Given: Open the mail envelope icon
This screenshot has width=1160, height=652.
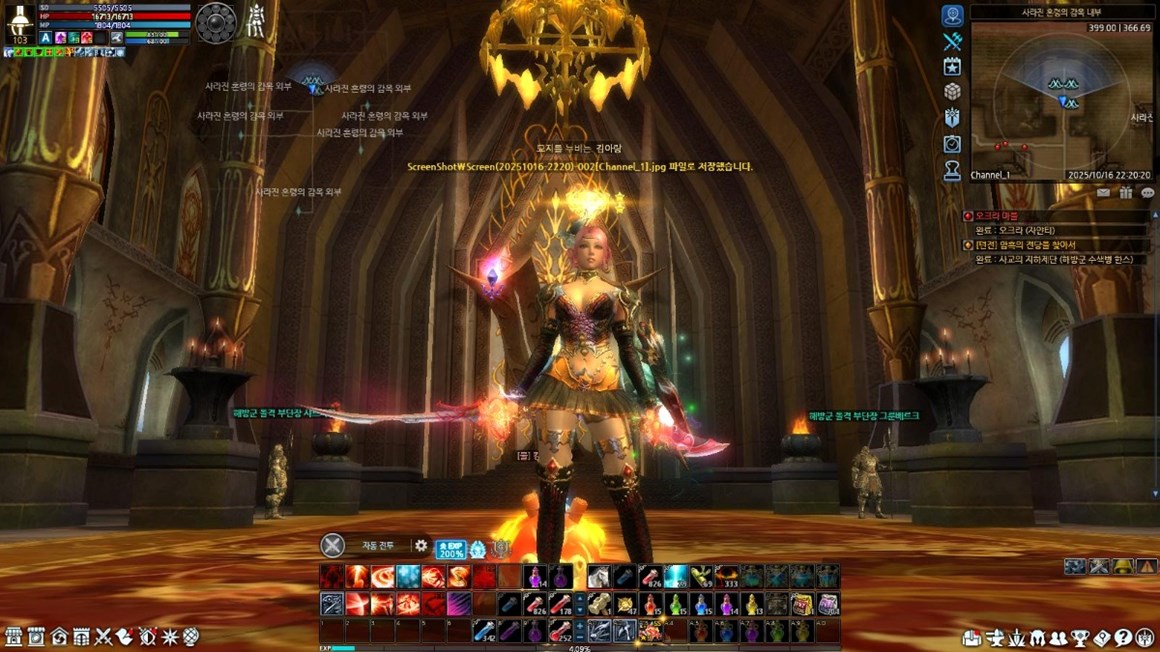Looking at the screenshot, I should 1104,193.
